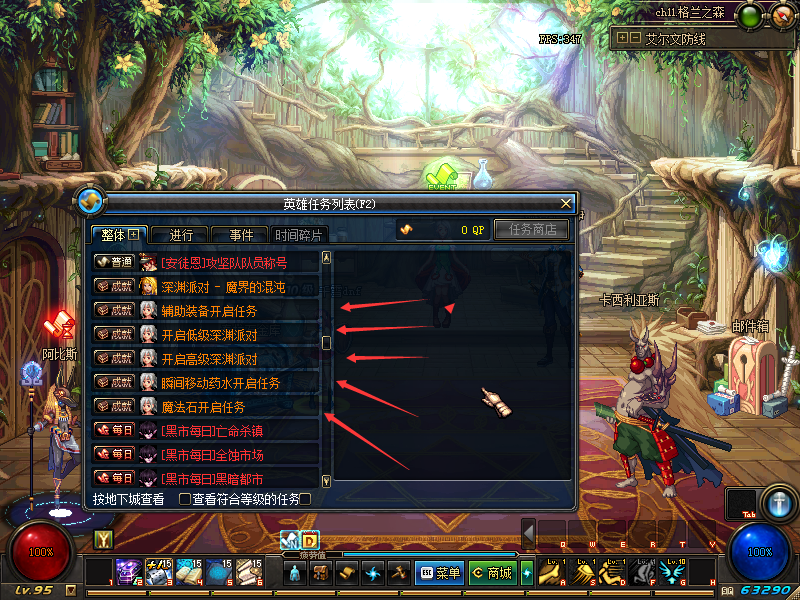Open the 菜单 menu button

click(x=440, y=573)
